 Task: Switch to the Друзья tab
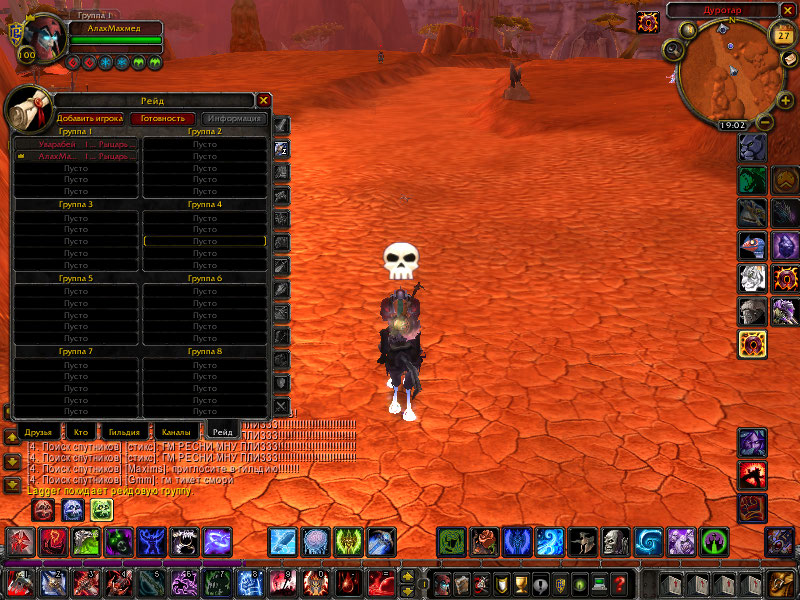click(38, 432)
